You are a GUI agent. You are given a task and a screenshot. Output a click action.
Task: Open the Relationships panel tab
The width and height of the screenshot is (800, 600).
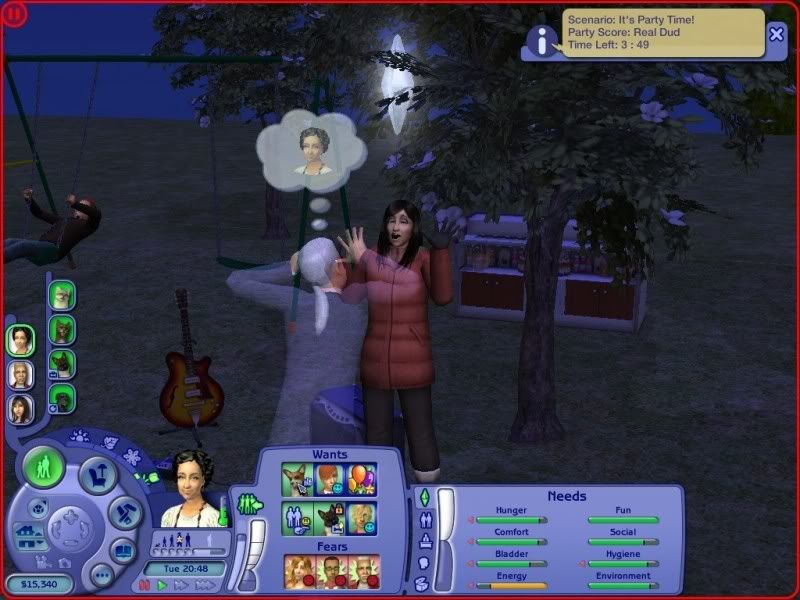424,520
